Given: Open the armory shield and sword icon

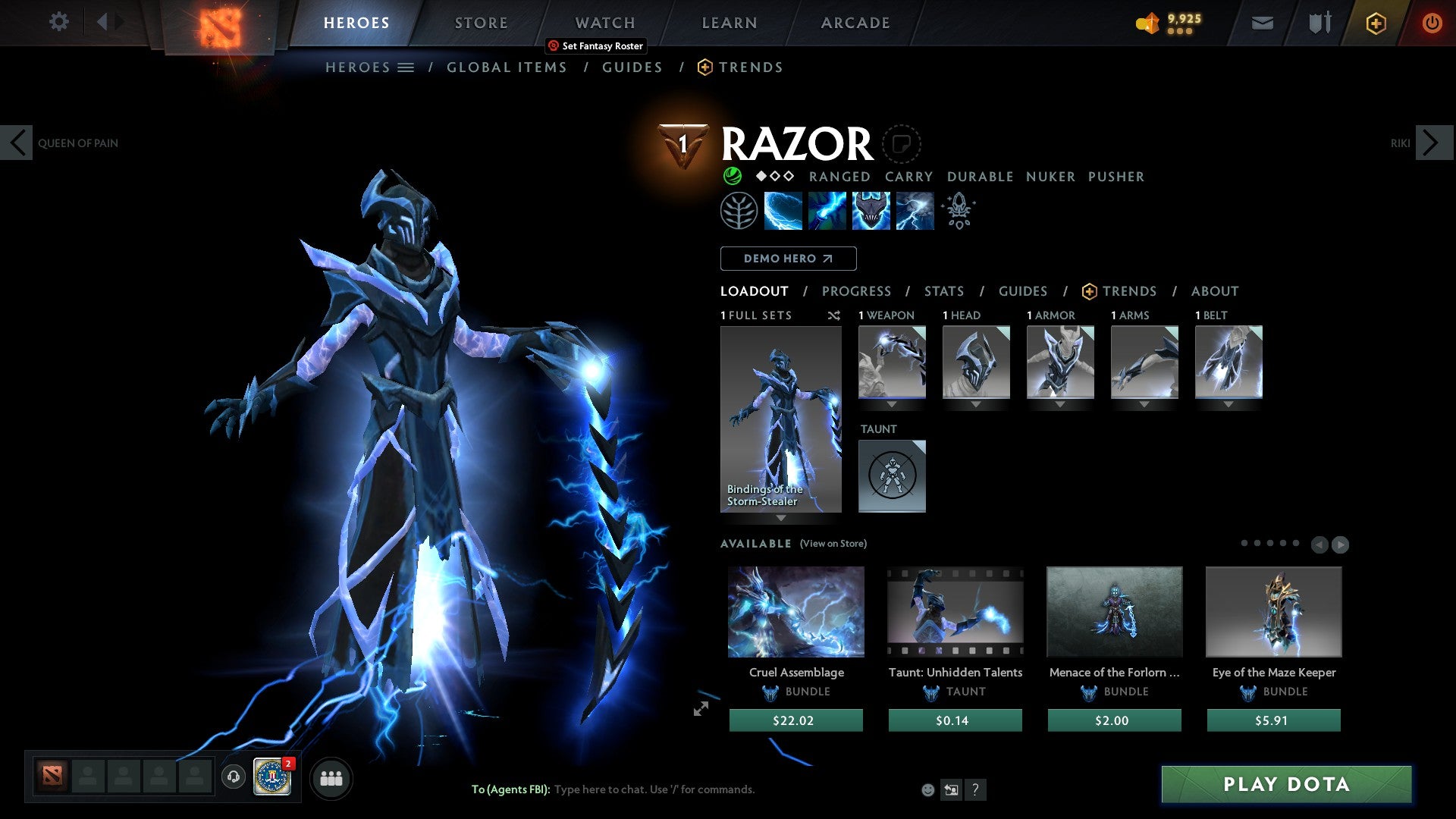Looking at the screenshot, I should click(1318, 23).
